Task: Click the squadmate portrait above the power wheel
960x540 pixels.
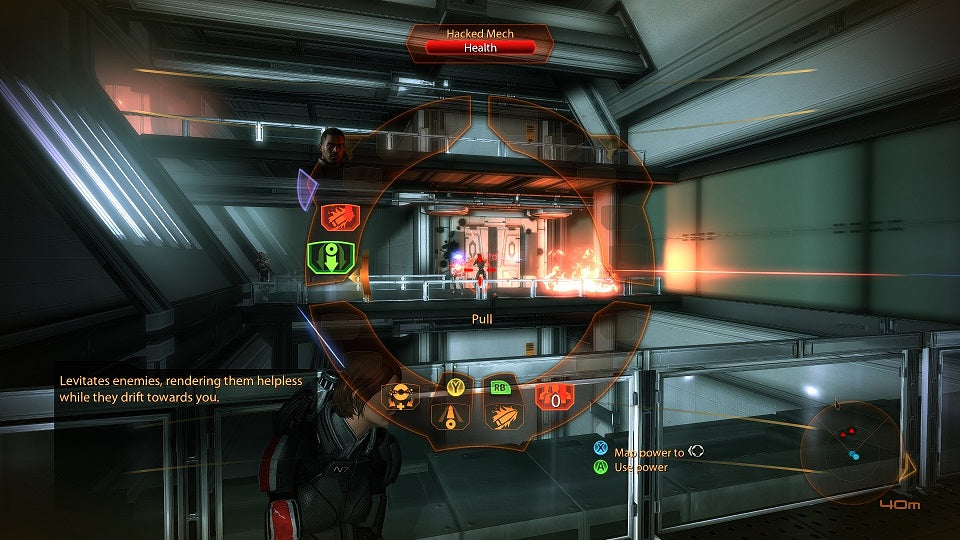Action: (x=335, y=150)
